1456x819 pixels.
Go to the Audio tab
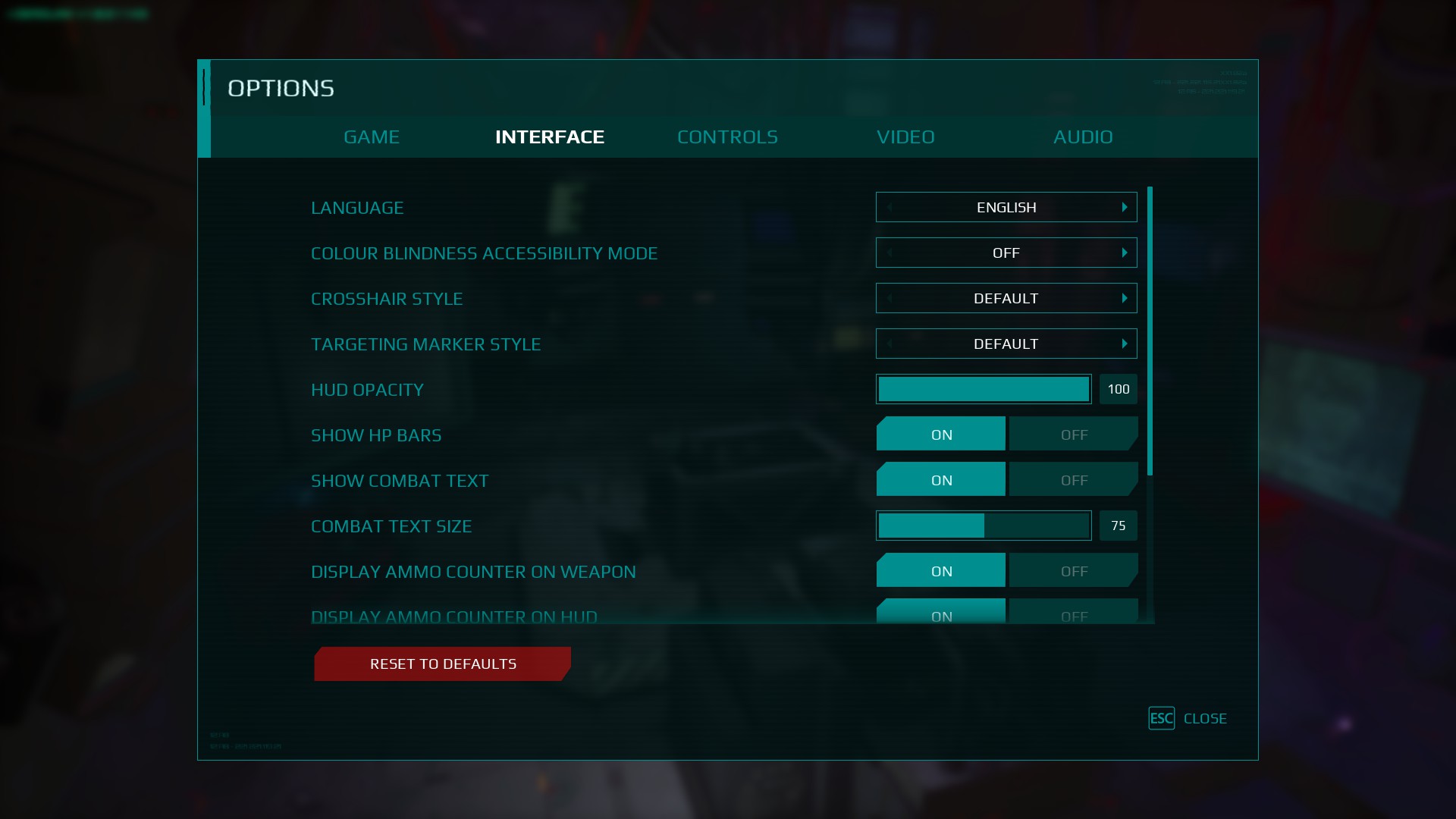pos(1083,136)
